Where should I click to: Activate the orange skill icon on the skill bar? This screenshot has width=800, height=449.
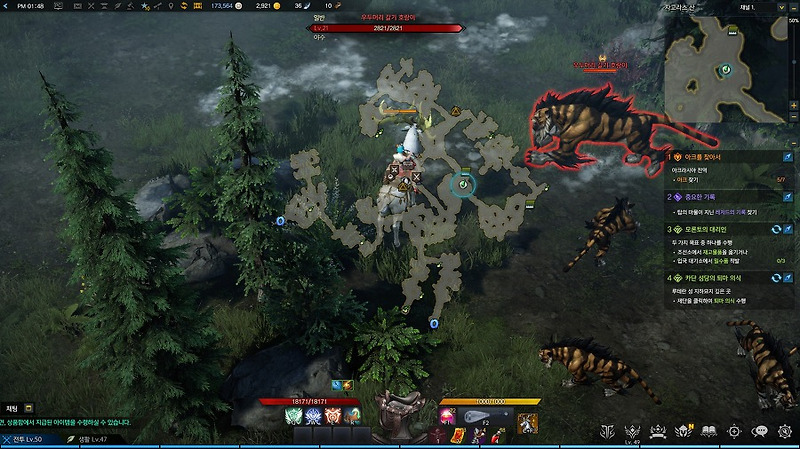pos(334,416)
